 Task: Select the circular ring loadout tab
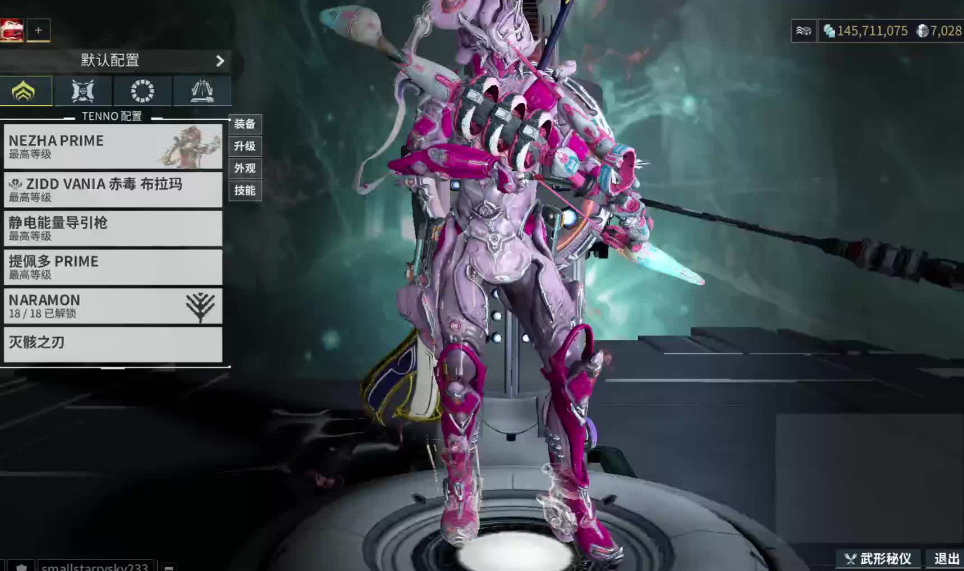point(142,91)
